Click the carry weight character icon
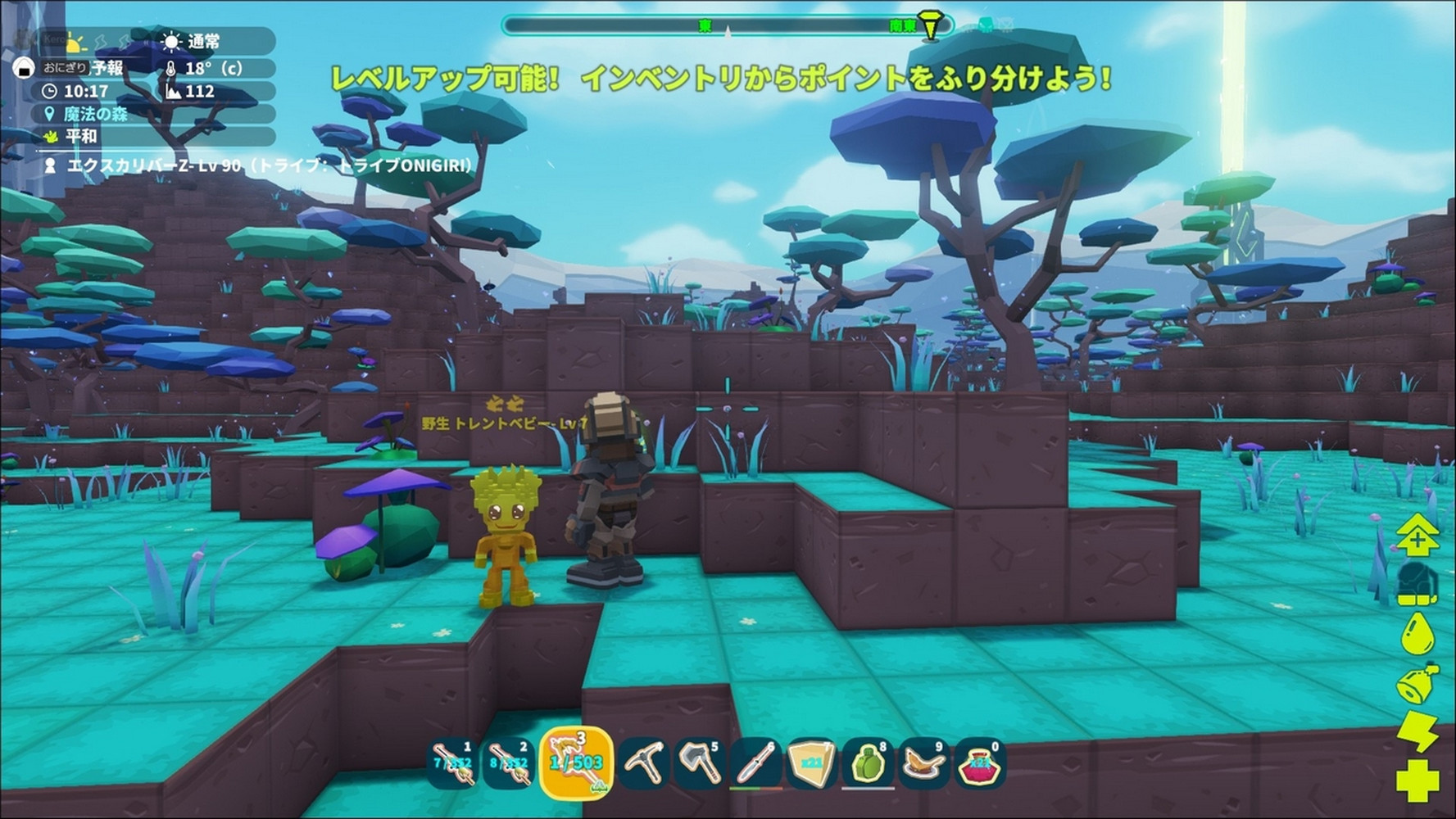 click(x=1417, y=585)
